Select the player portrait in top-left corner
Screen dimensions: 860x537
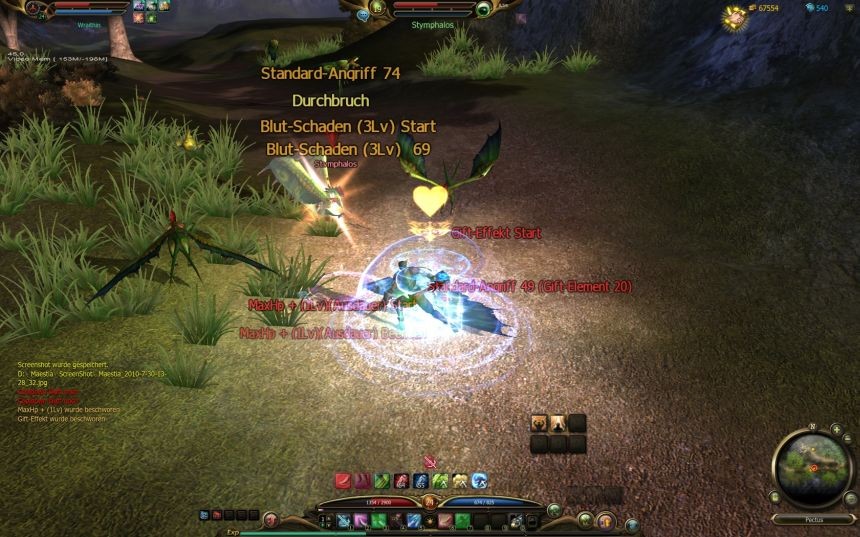click(41, 8)
